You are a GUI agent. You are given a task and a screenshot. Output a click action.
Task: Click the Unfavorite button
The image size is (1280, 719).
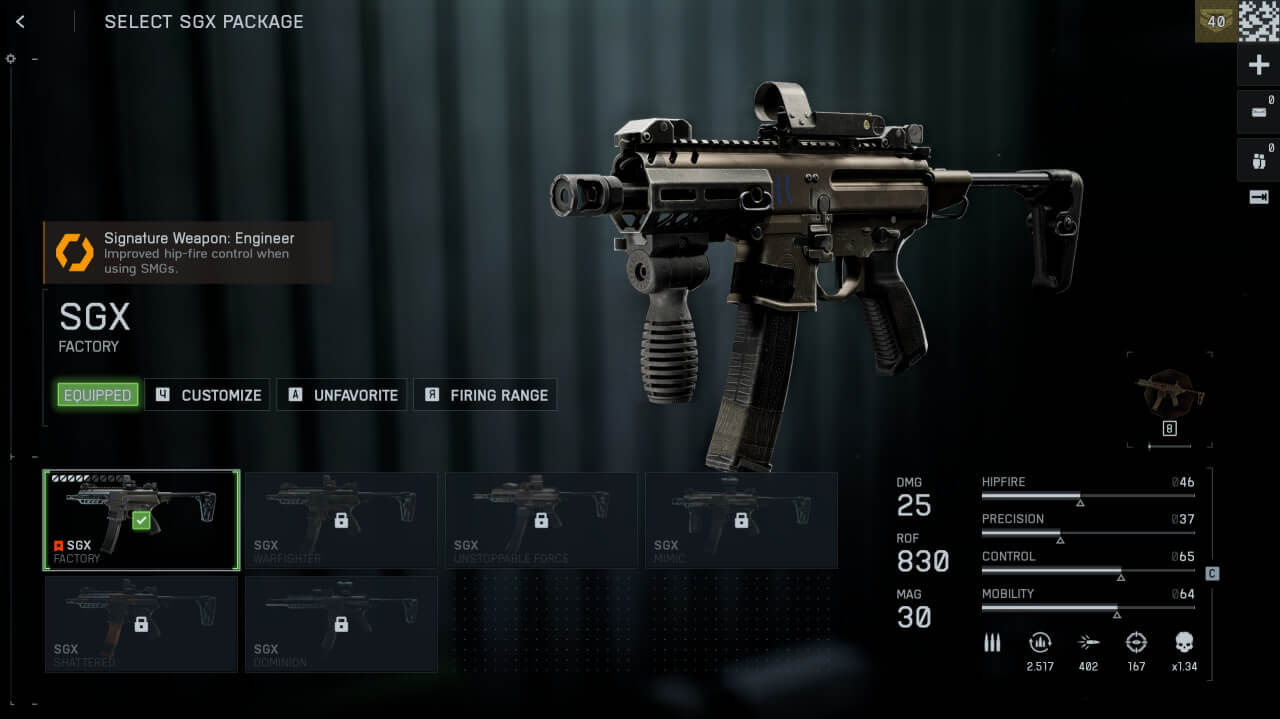(342, 395)
